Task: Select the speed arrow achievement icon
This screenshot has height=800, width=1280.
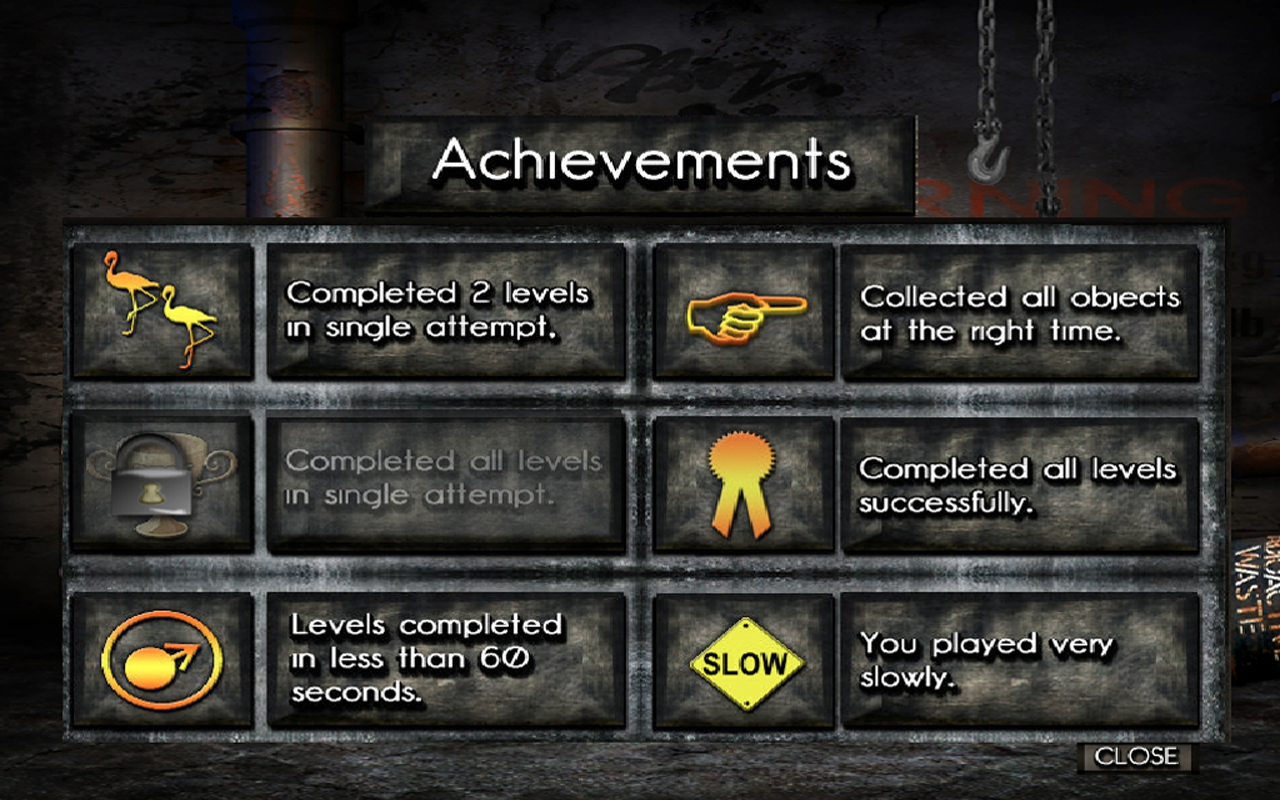Action: (160, 660)
